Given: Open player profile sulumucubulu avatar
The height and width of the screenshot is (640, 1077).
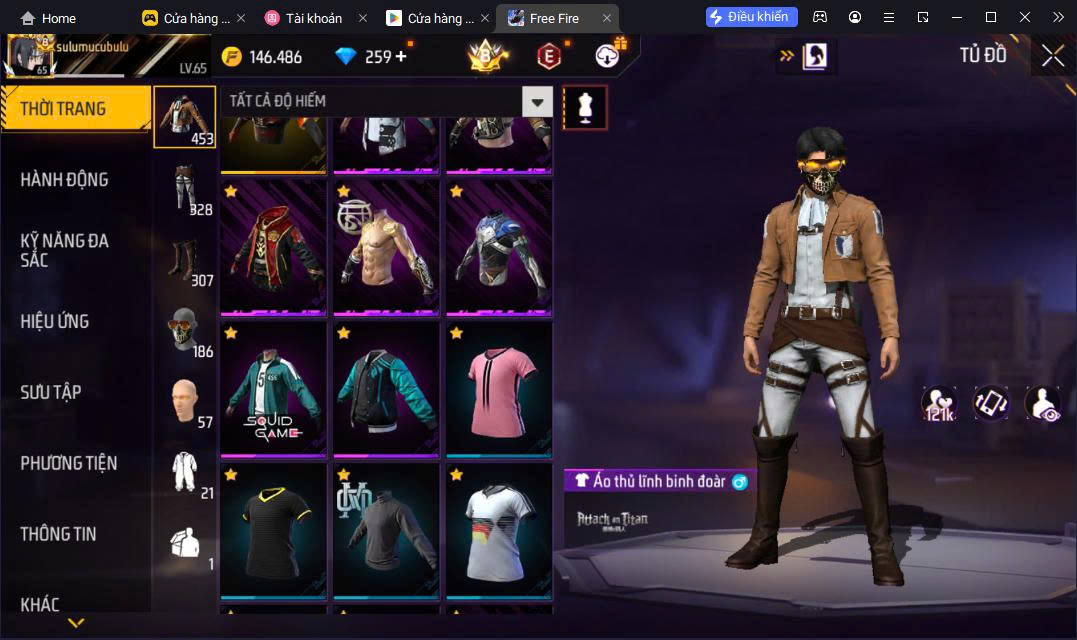Looking at the screenshot, I should pyautogui.click(x=30, y=56).
